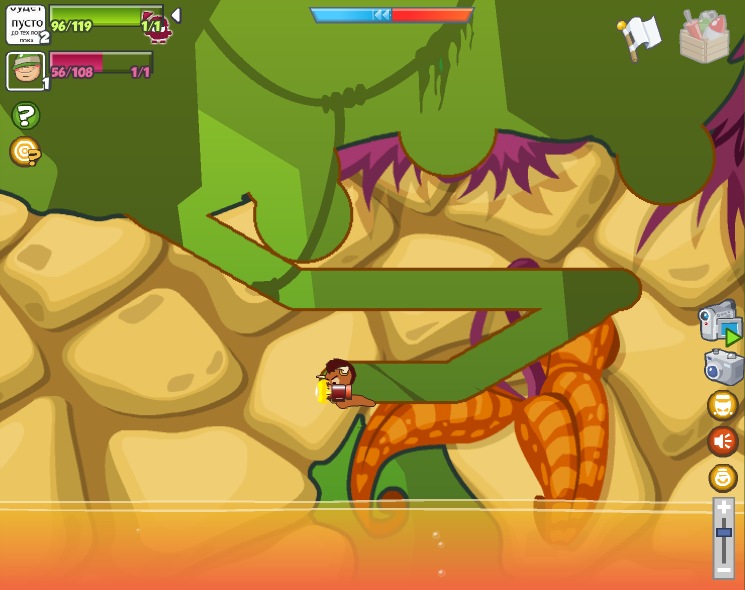
Task: Select the green-cap soldier player avatar
Action: [x=25, y=71]
